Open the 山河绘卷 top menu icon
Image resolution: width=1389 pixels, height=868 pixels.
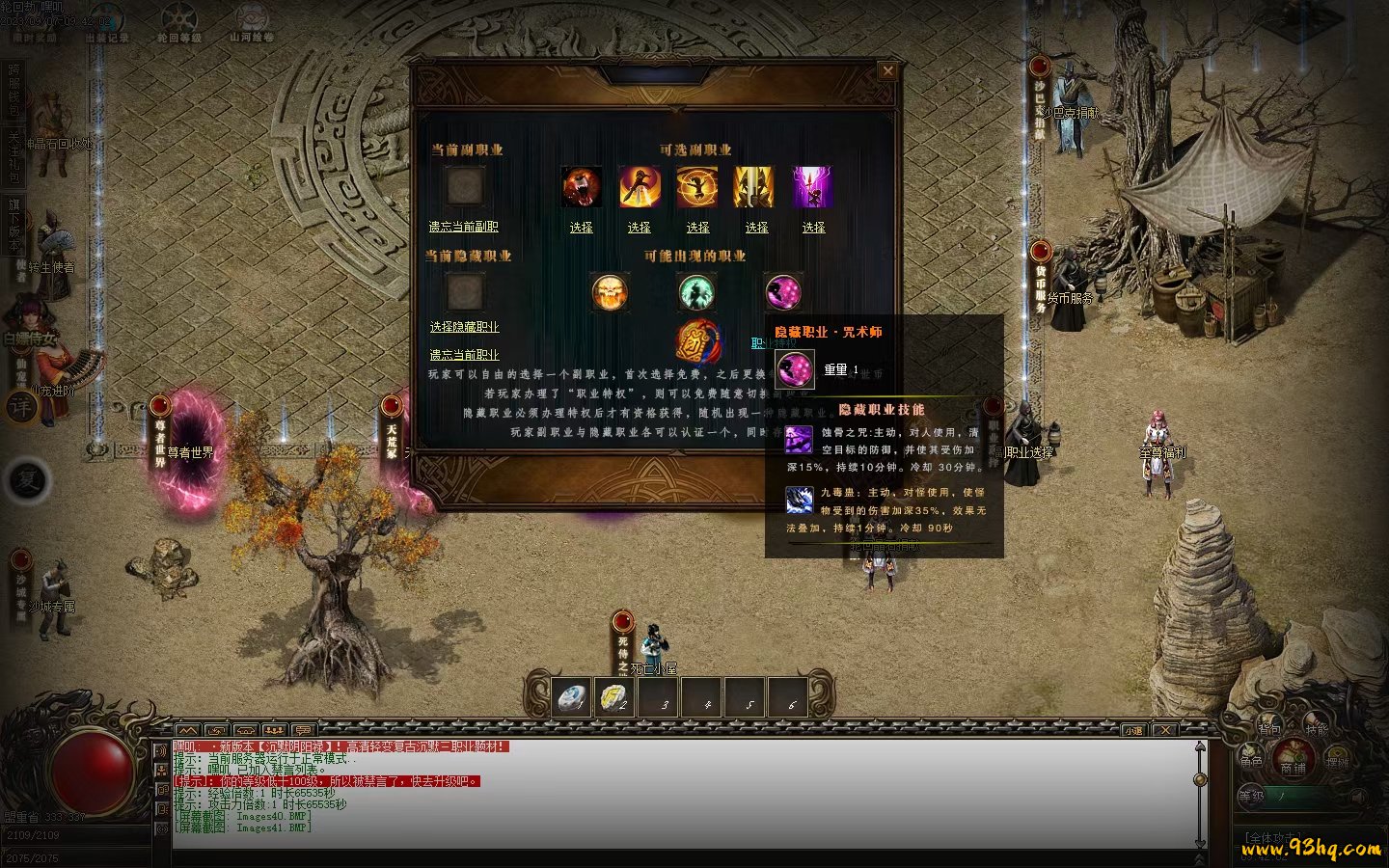pyautogui.click(x=252, y=24)
